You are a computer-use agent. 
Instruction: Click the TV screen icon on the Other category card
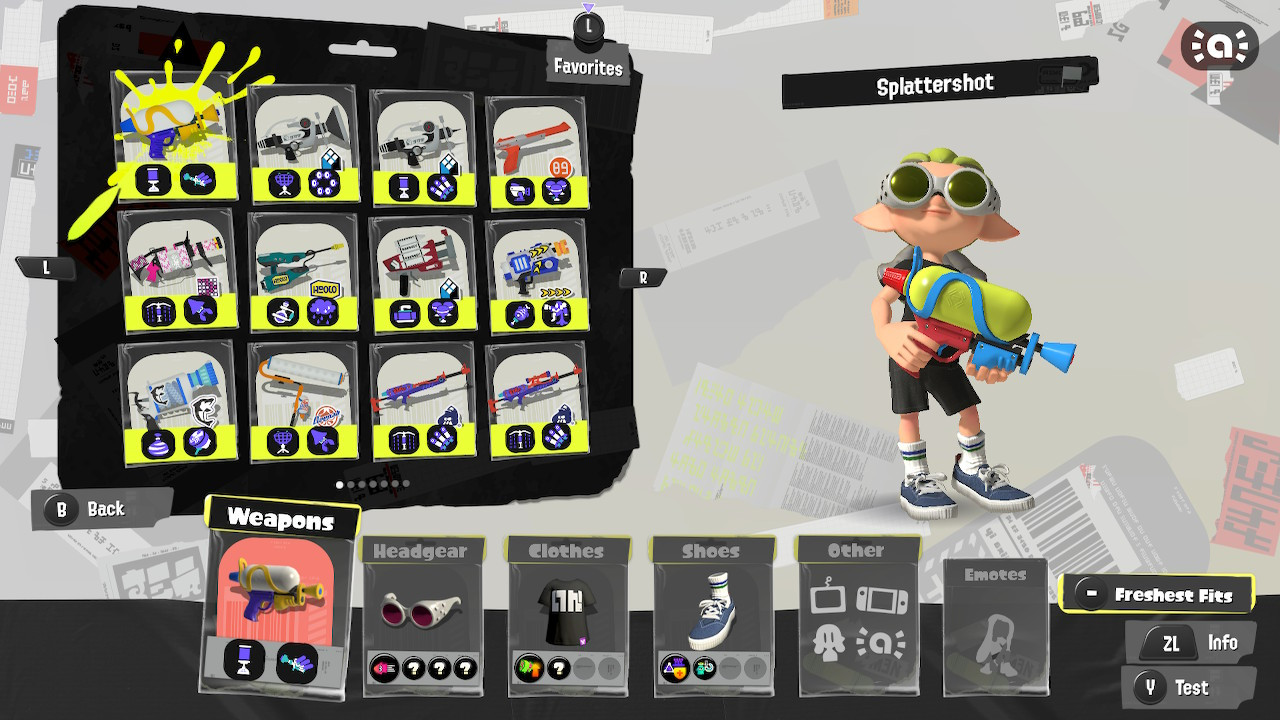point(828,598)
